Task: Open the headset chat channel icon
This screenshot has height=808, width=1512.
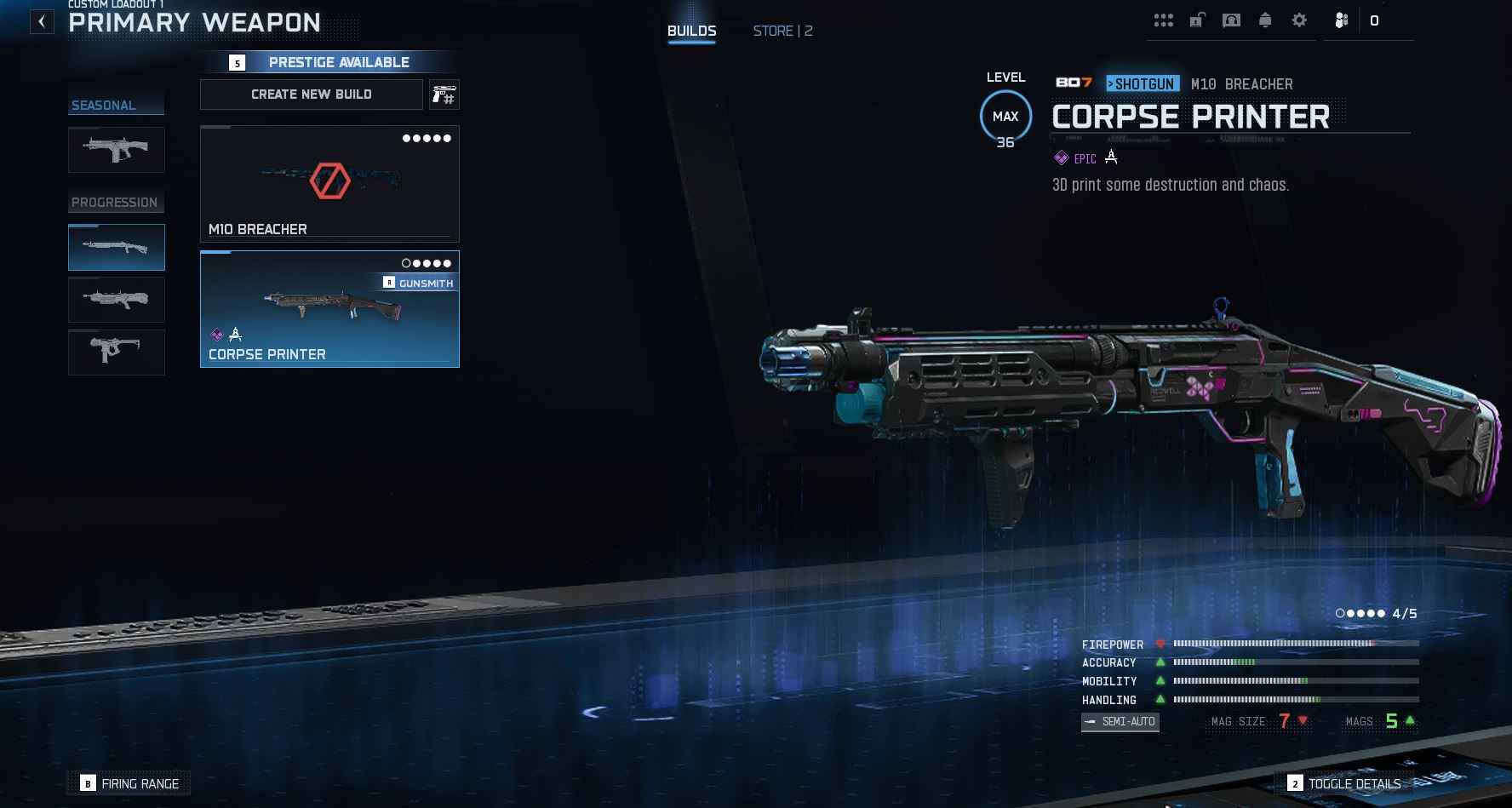Action: 1231,20
